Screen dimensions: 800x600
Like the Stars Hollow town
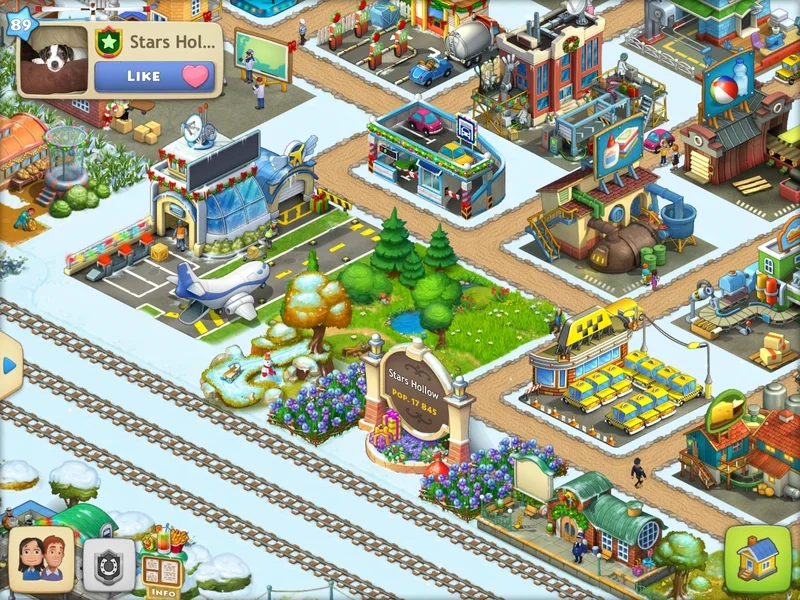[155, 76]
